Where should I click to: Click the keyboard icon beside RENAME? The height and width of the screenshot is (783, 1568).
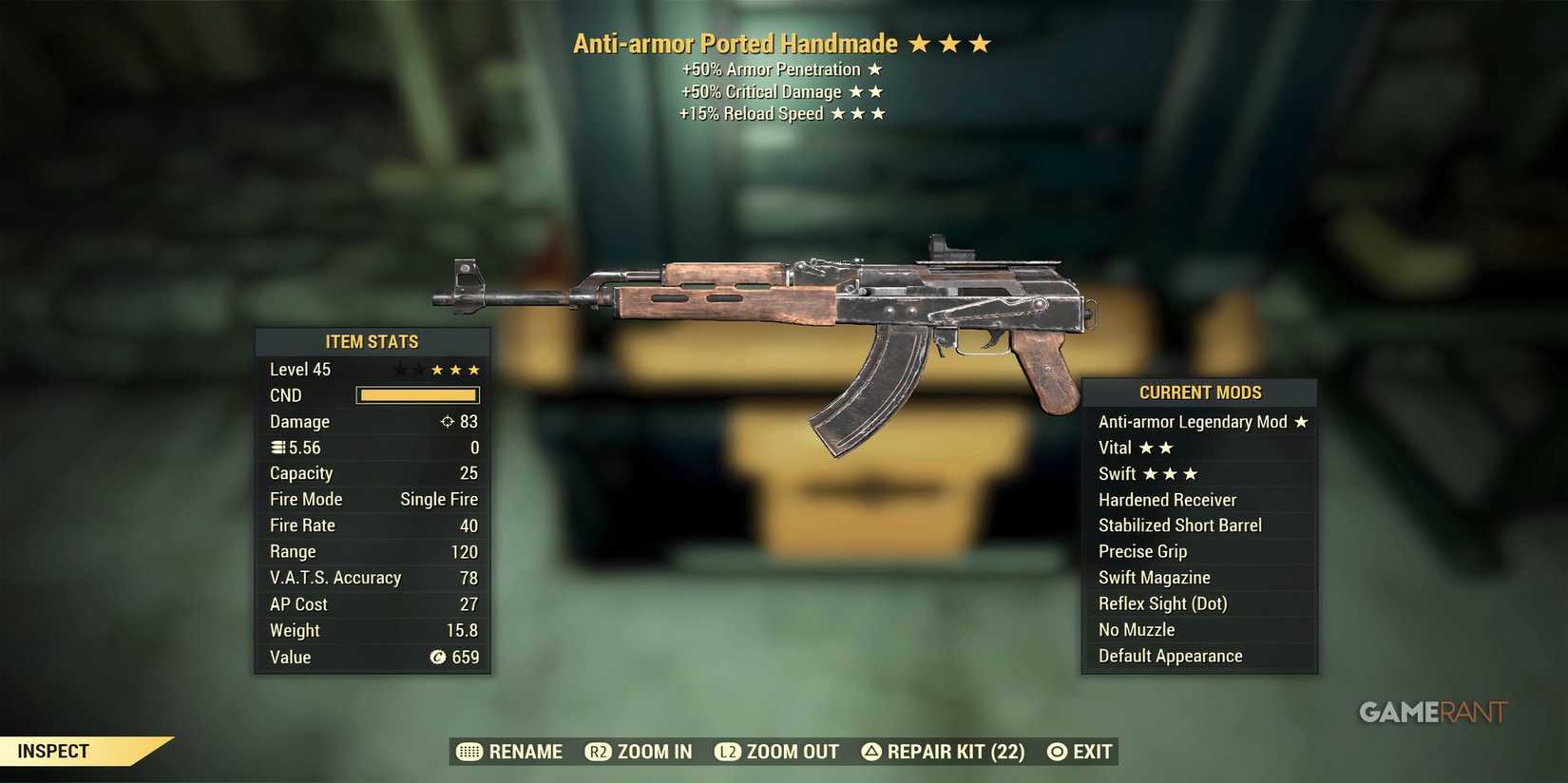point(470,751)
